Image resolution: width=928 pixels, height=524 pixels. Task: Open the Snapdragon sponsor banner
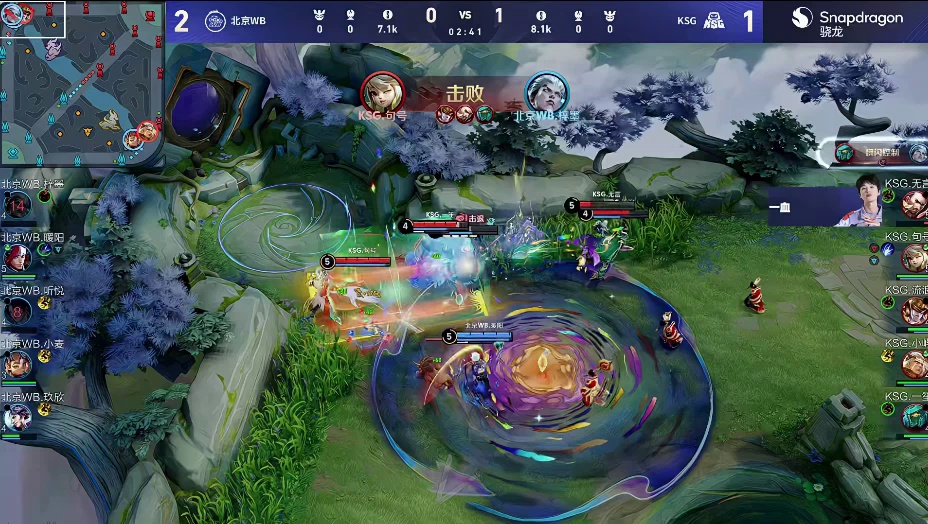pos(846,21)
